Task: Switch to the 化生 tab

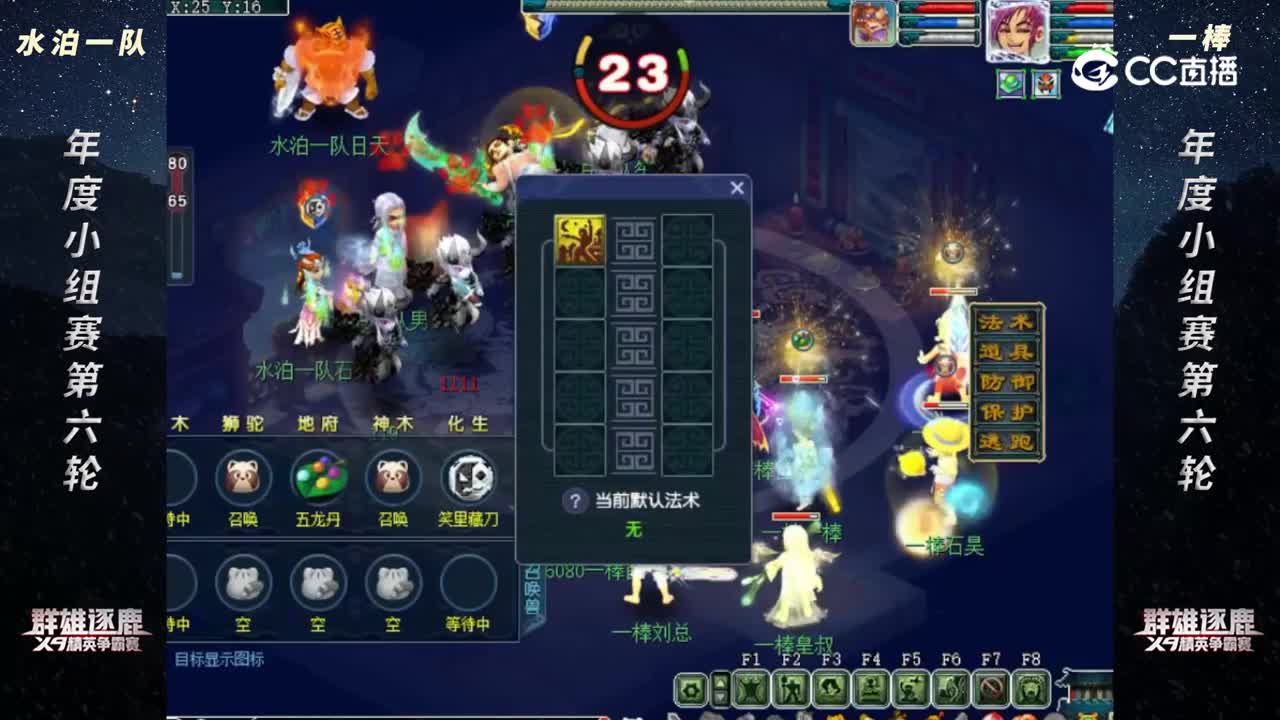Action: (470, 423)
